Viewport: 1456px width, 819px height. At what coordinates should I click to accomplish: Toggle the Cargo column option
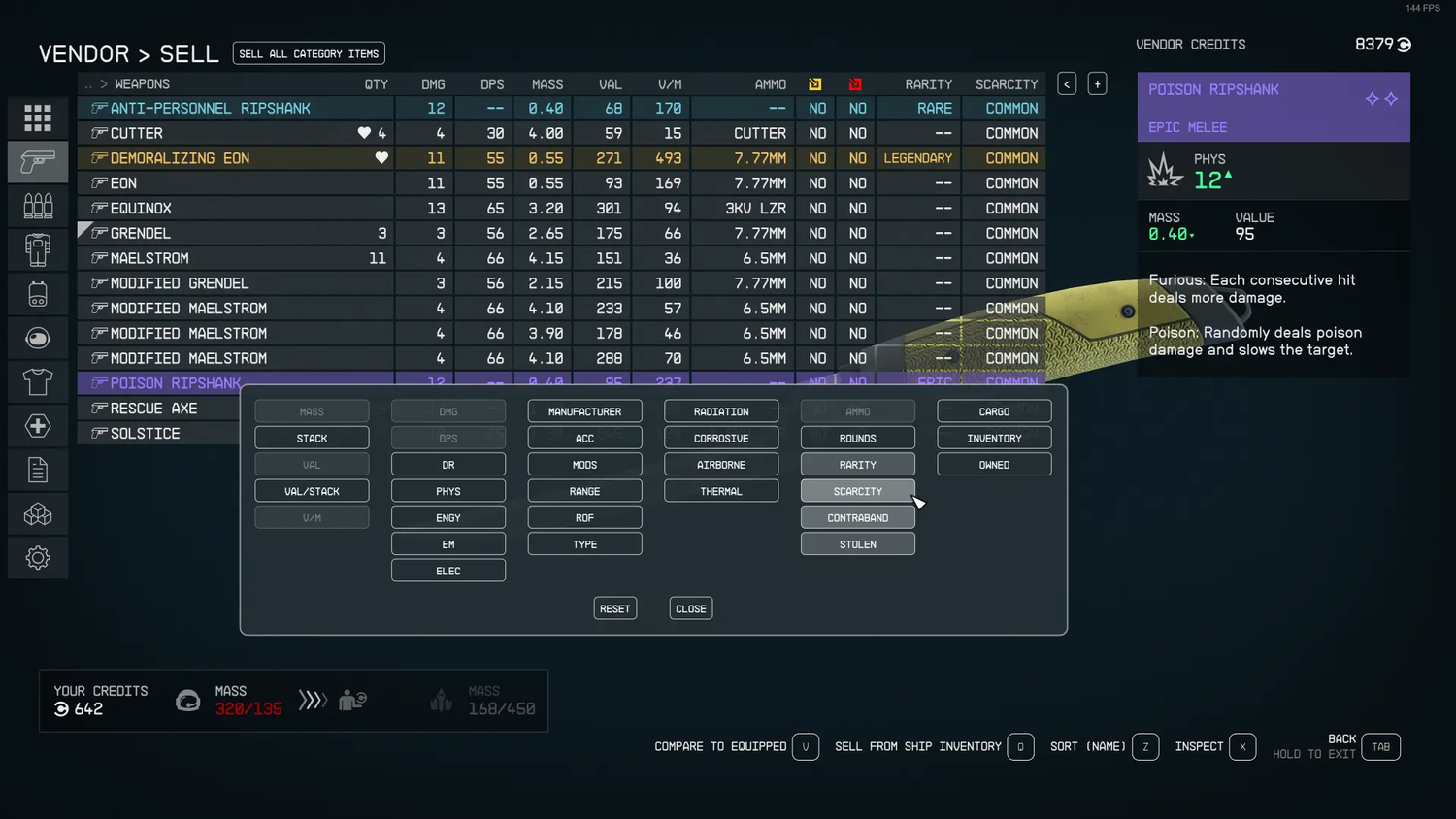[994, 411]
